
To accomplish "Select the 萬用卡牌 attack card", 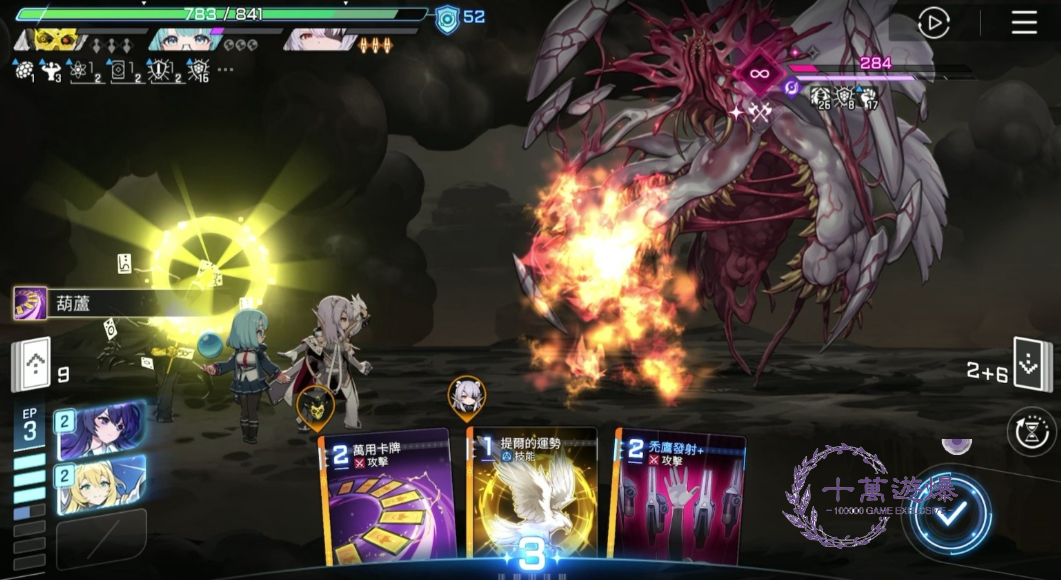I will (x=387, y=498).
